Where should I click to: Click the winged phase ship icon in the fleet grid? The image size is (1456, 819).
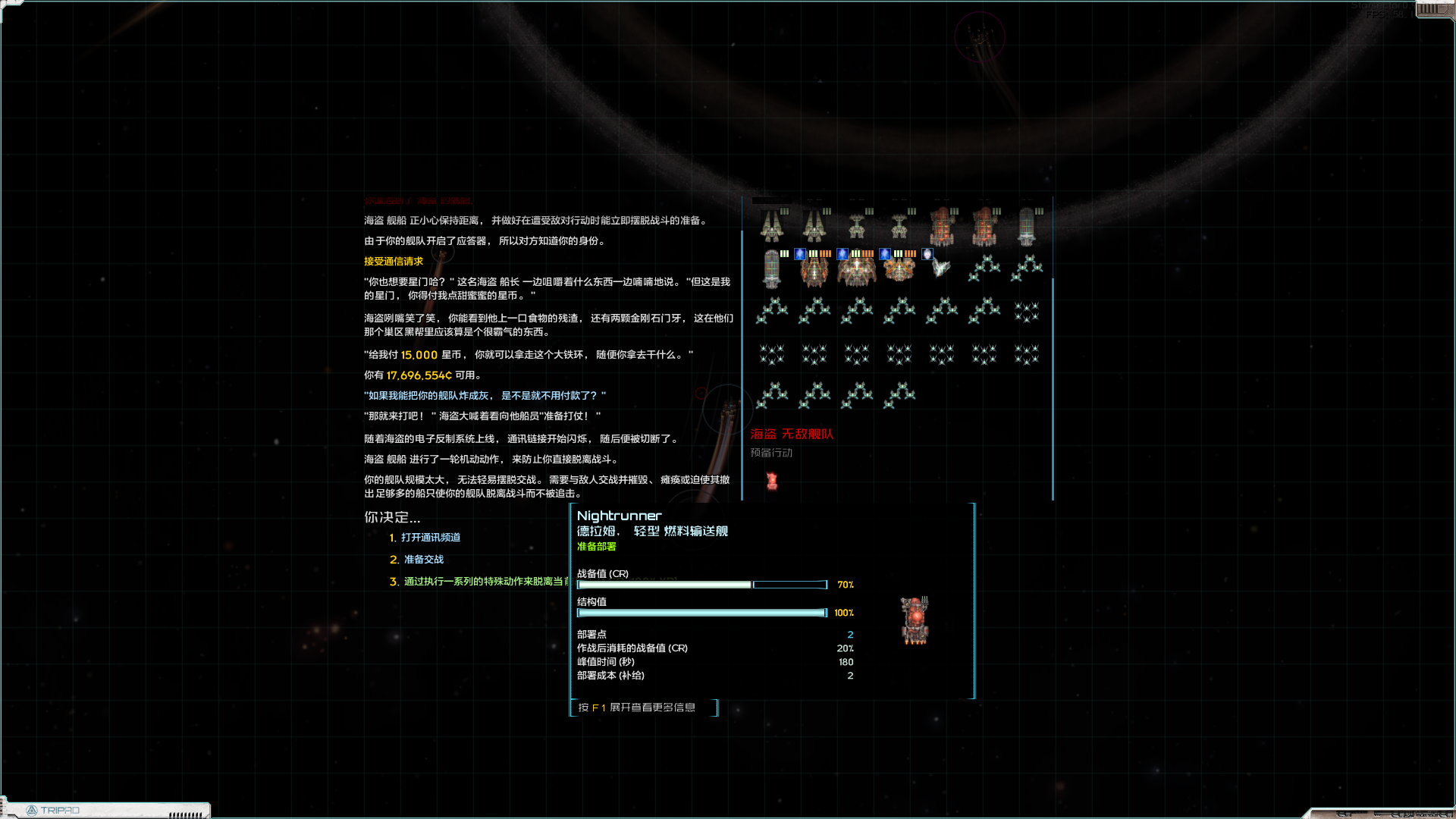click(x=940, y=267)
